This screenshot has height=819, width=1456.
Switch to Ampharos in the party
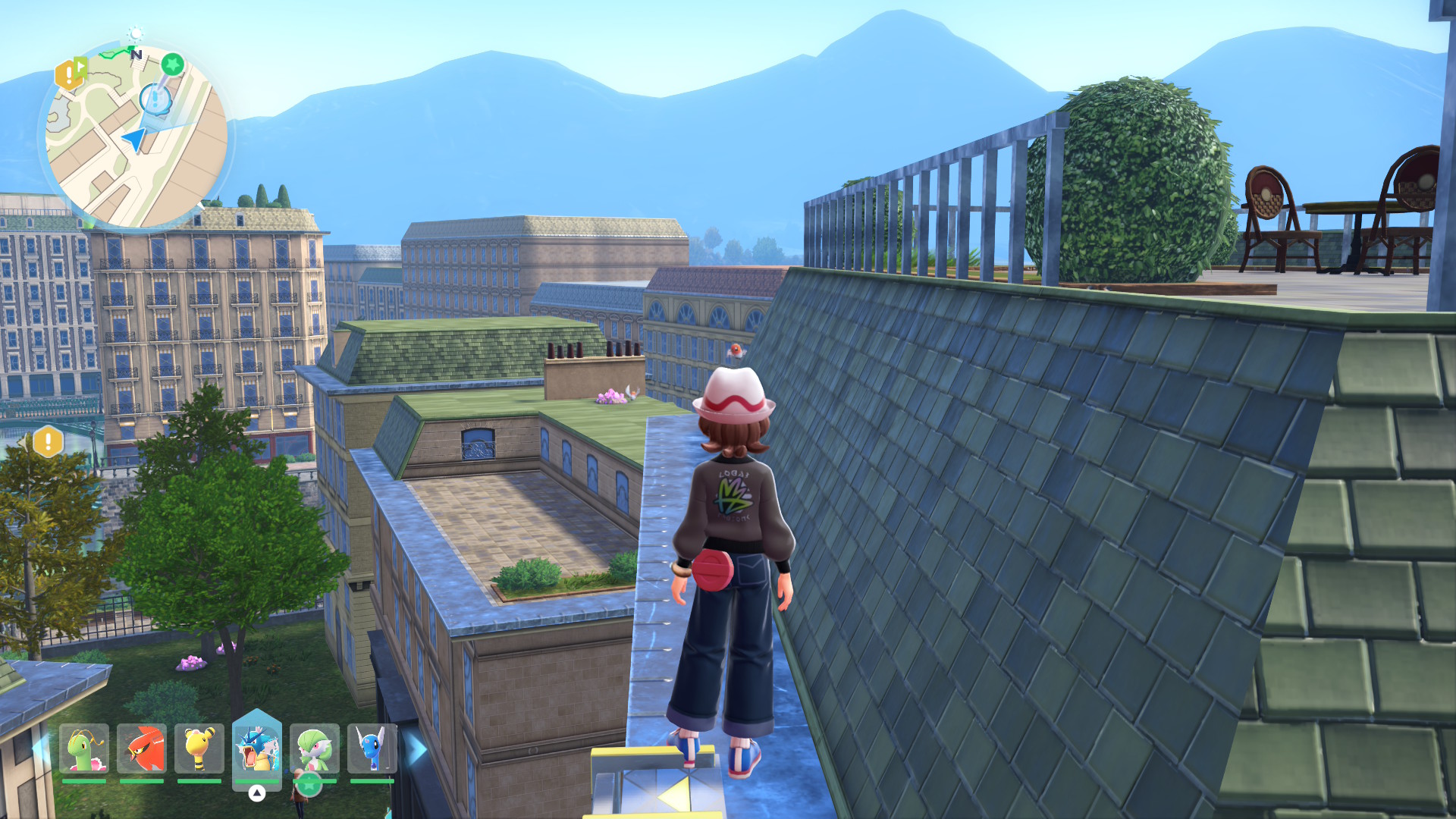[199, 748]
